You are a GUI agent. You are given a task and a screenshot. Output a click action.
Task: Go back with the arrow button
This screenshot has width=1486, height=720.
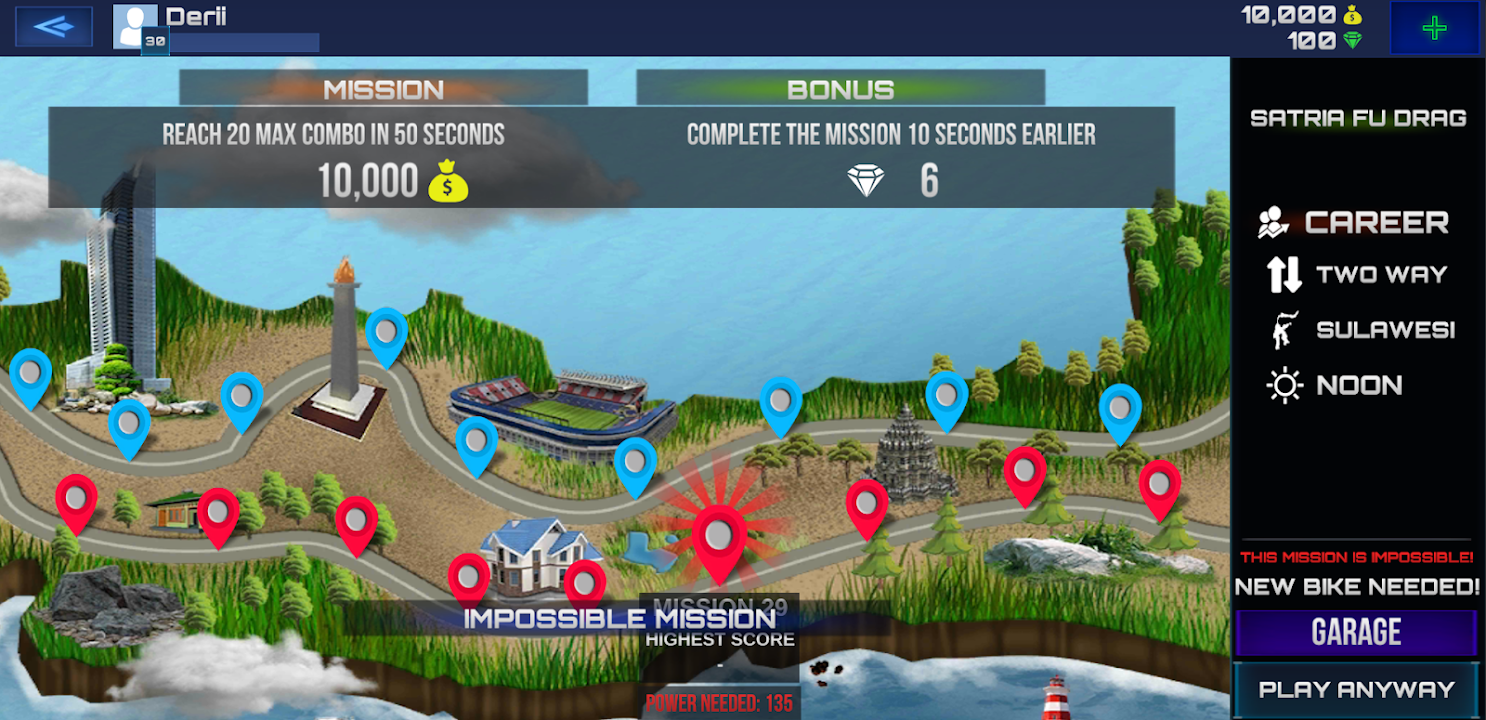pos(54,27)
